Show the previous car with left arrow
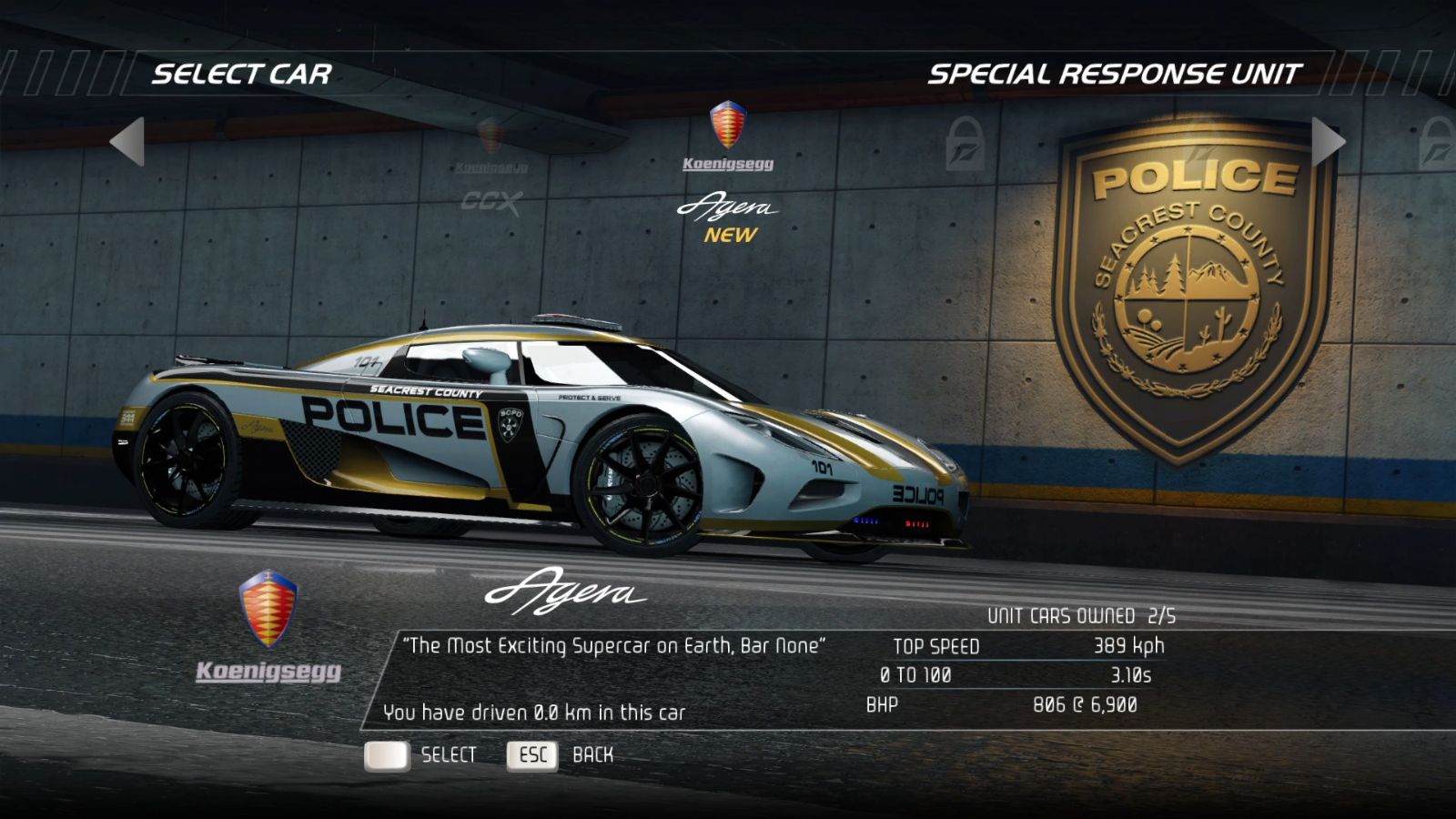Screen dimensions: 1456x819 (128, 141)
